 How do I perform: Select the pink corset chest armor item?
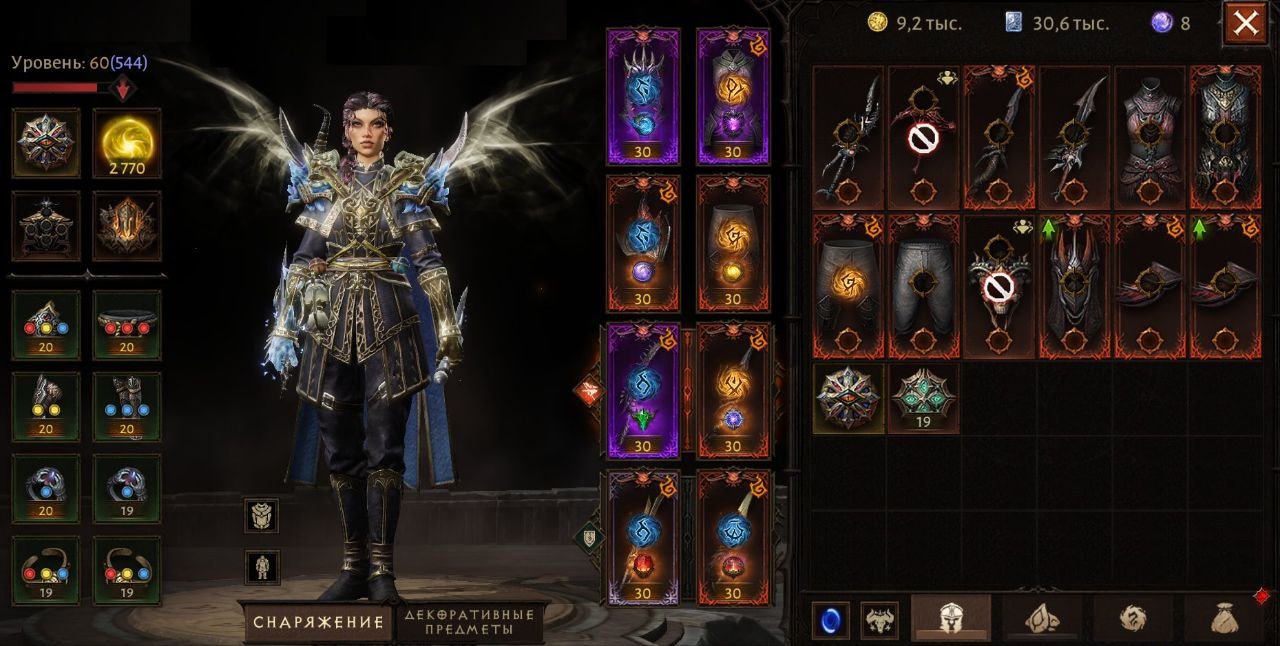pos(1150,137)
